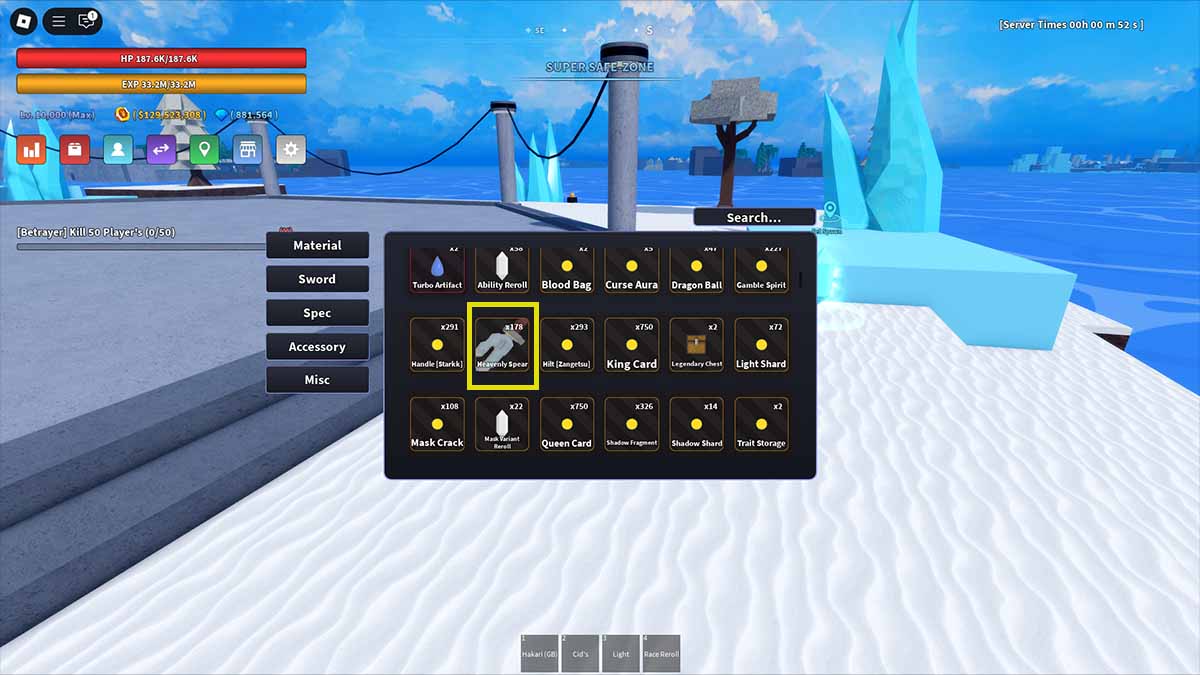Screen dimensions: 1200x675
Task: Show the Accessory category
Action: coord(317,347)
